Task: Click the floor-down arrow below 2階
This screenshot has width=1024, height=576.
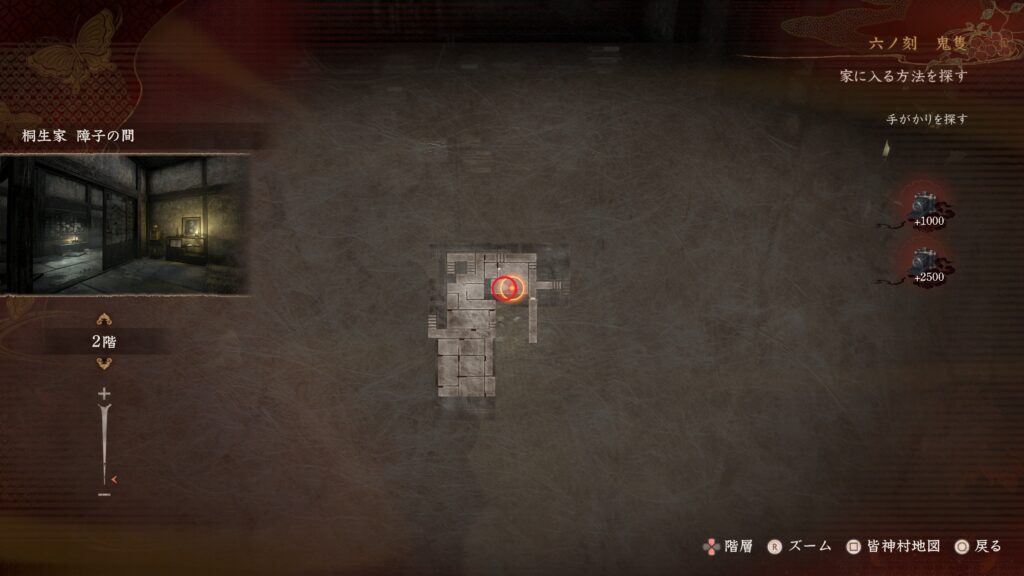Action: pyautogui.click(x=104, y=363)
